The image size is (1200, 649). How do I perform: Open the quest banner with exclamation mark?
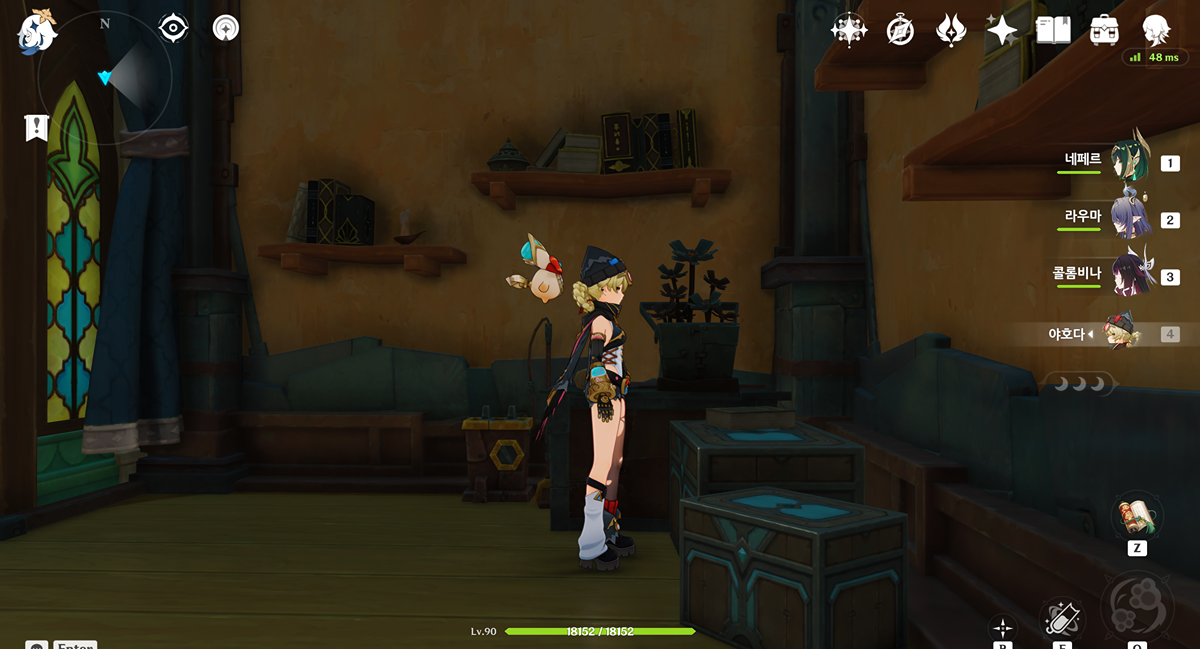(37, 127)
